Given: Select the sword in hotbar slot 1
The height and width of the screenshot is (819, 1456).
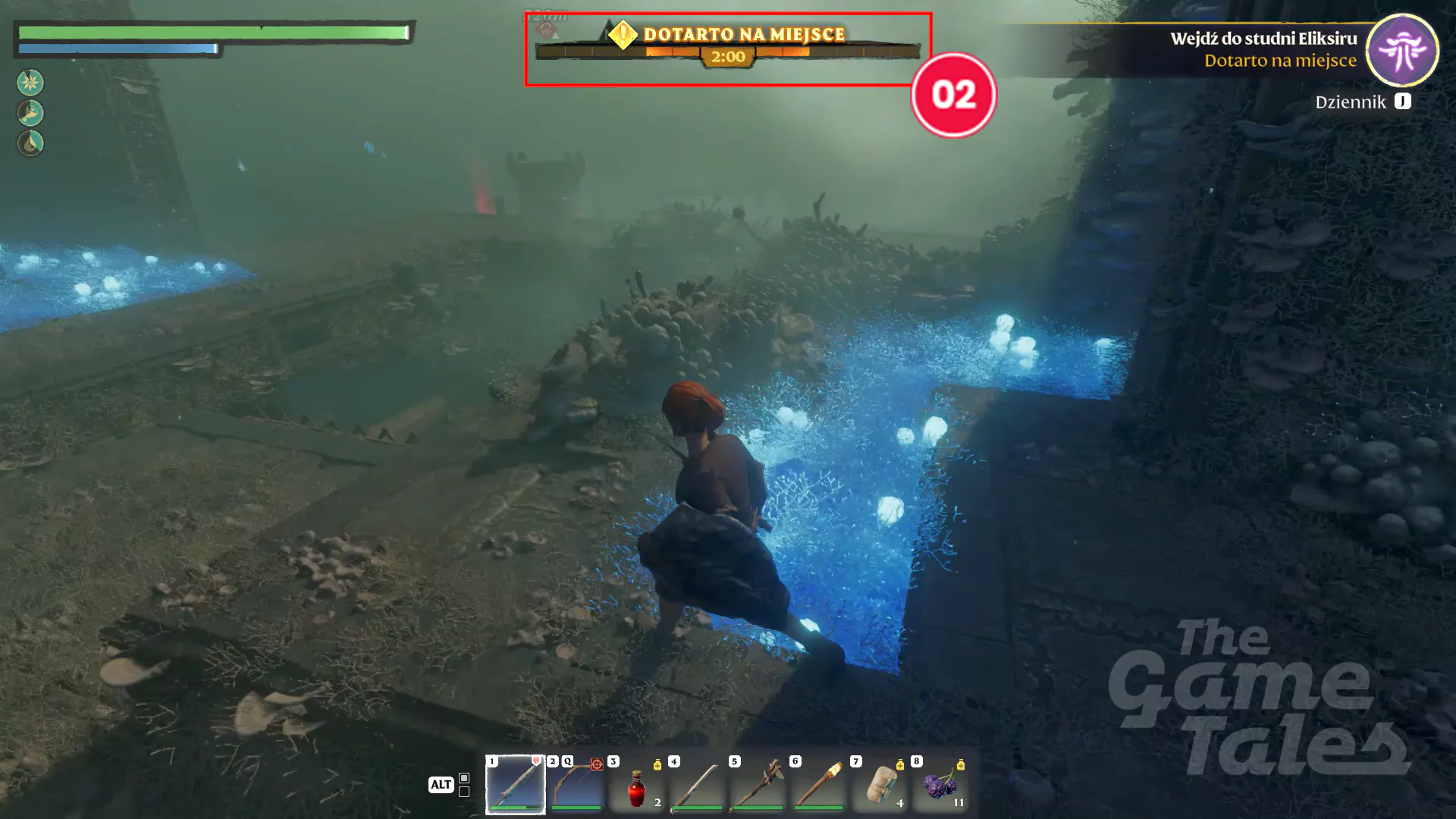Looking at the screenshot, I should click(514, 786).
